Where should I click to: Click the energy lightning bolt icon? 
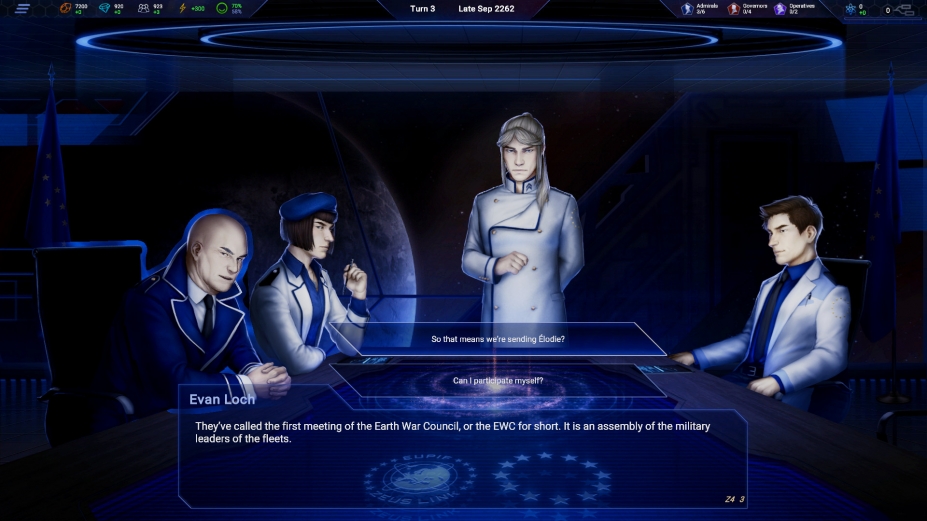point(182,9)
